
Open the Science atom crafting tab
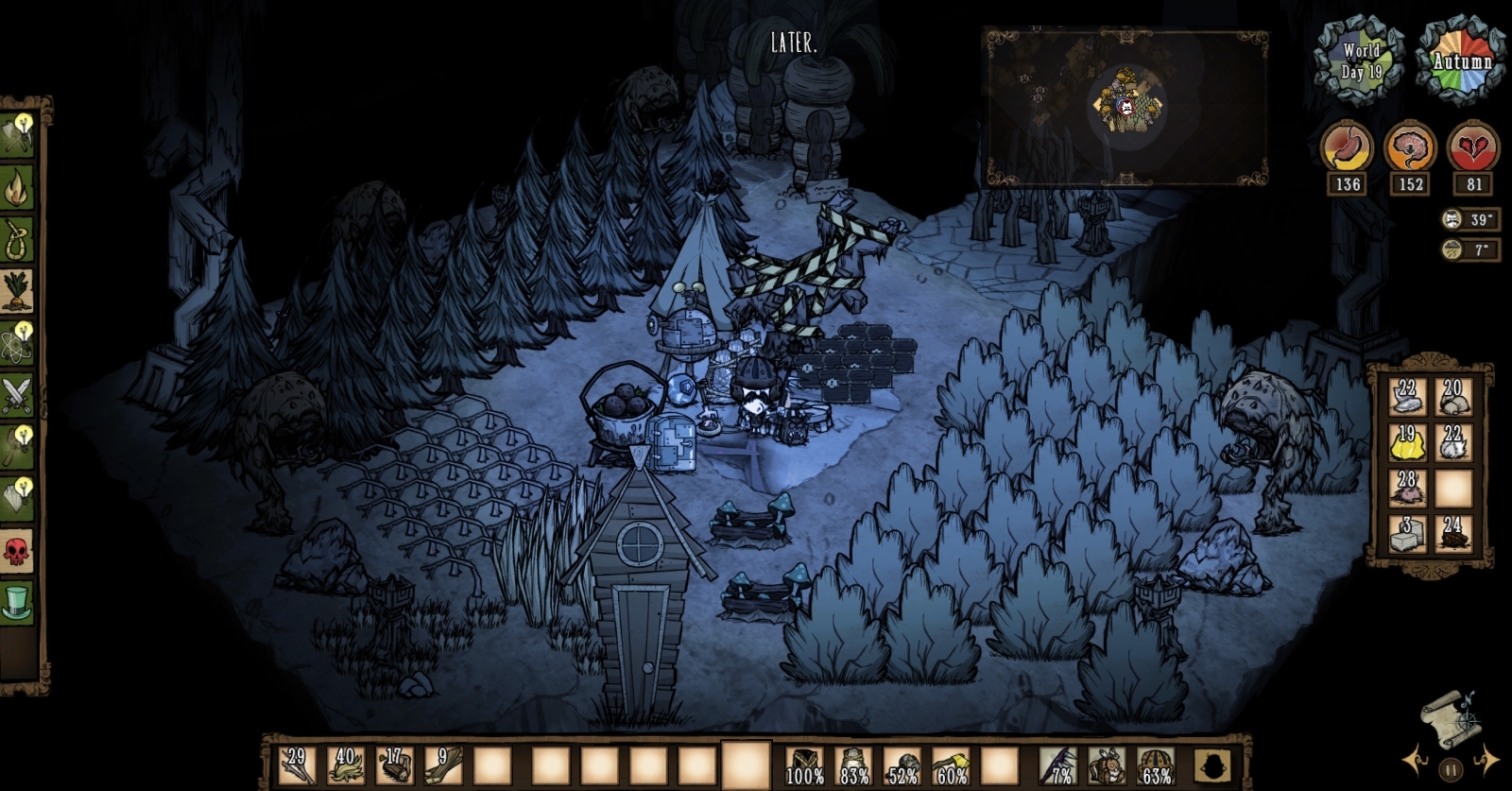tap(17, 341)
